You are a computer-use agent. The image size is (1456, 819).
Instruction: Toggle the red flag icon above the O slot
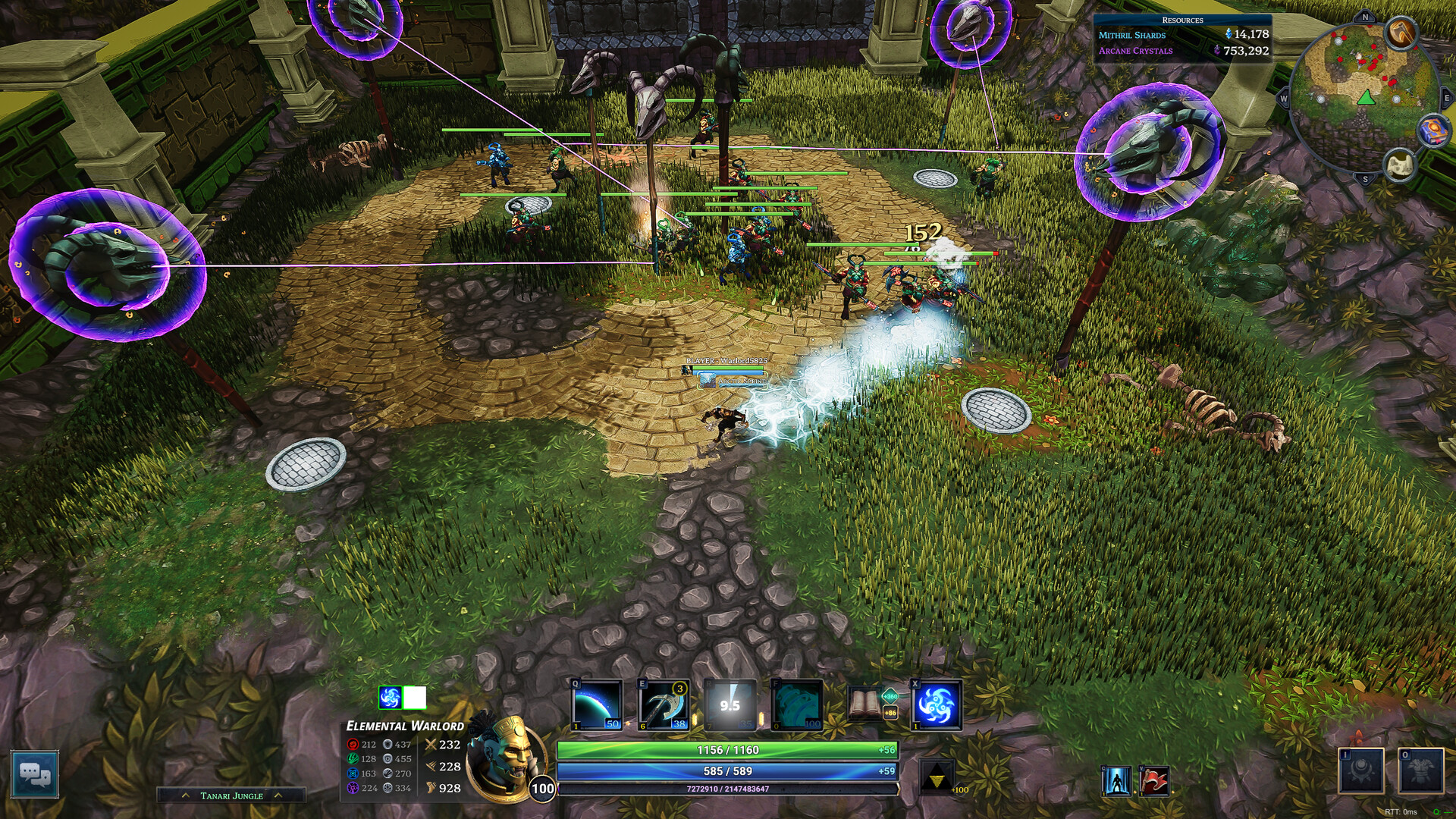1153,781
